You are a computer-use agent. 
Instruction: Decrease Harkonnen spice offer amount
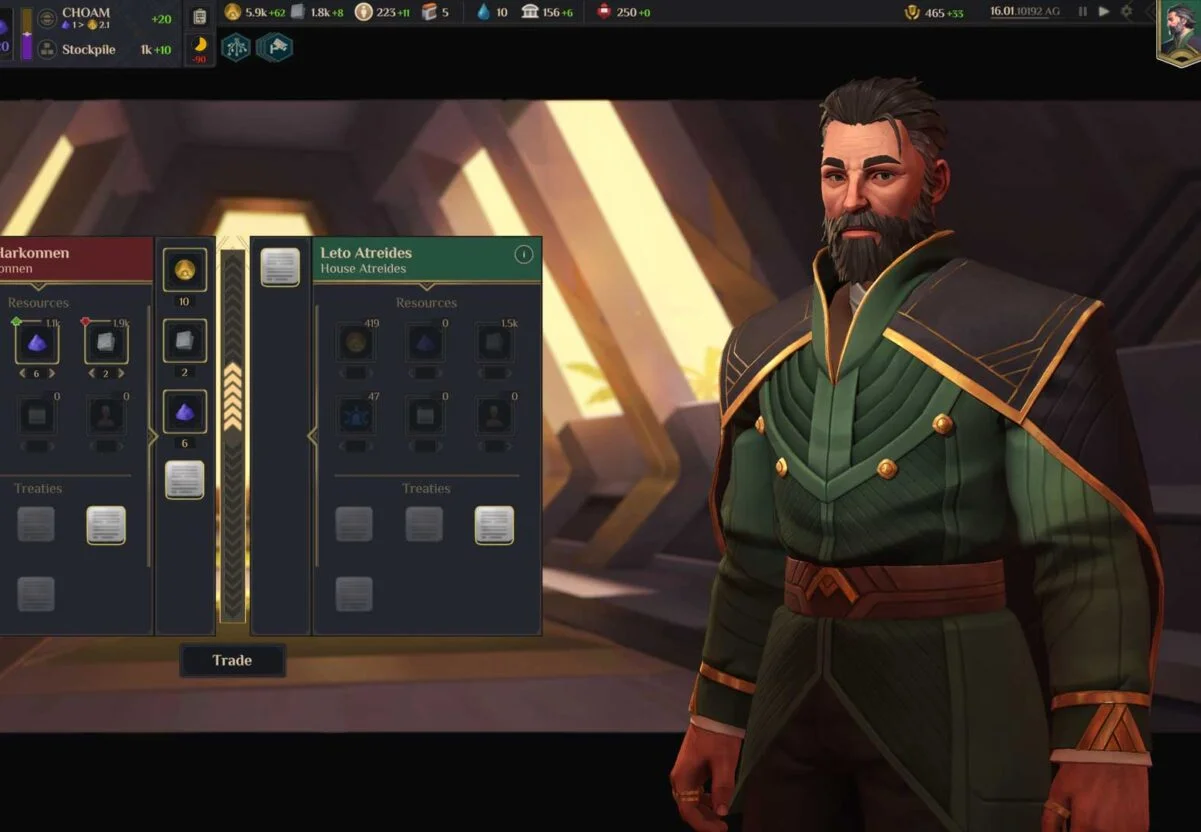tap(21, 373)
